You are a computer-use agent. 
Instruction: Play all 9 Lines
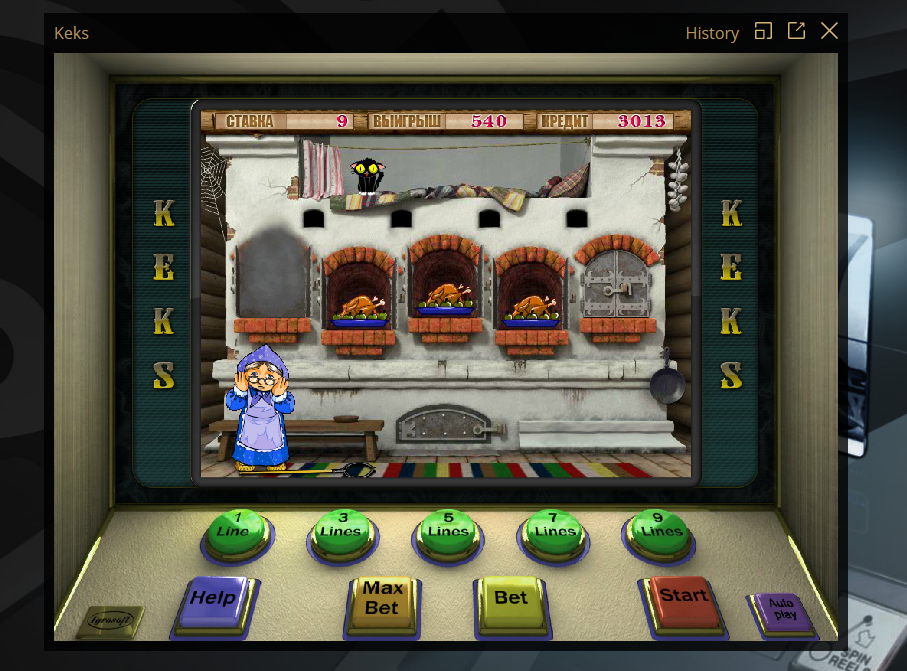tap(660, 531)
